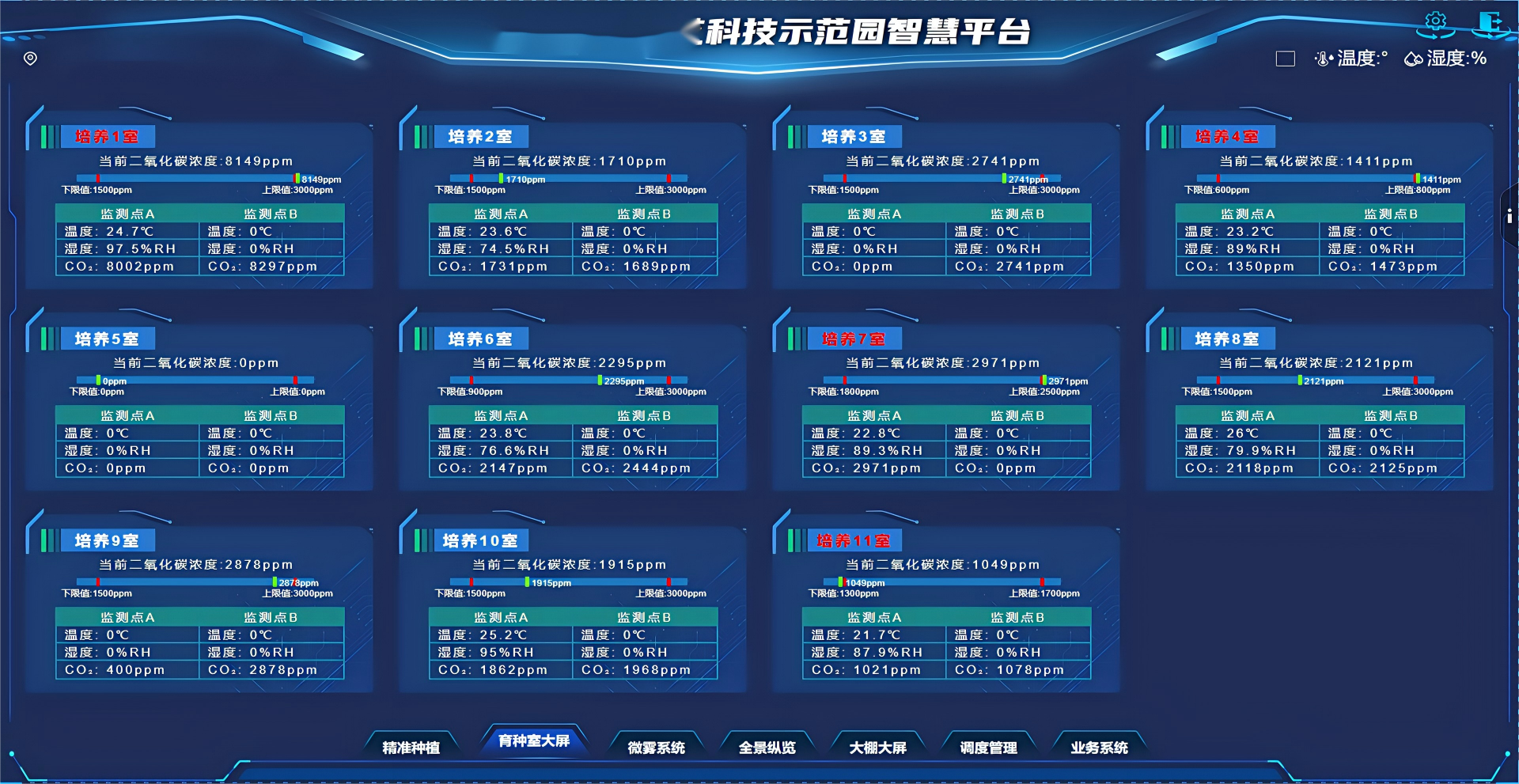Open the 调度管理 page
Screen dimensions: 1519x784
click(x=988, y=746)
